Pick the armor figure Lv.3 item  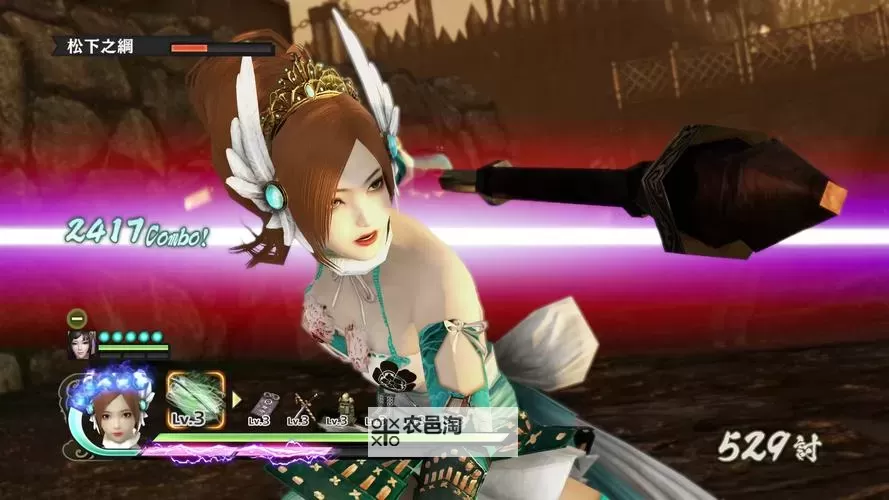point(344,408)
